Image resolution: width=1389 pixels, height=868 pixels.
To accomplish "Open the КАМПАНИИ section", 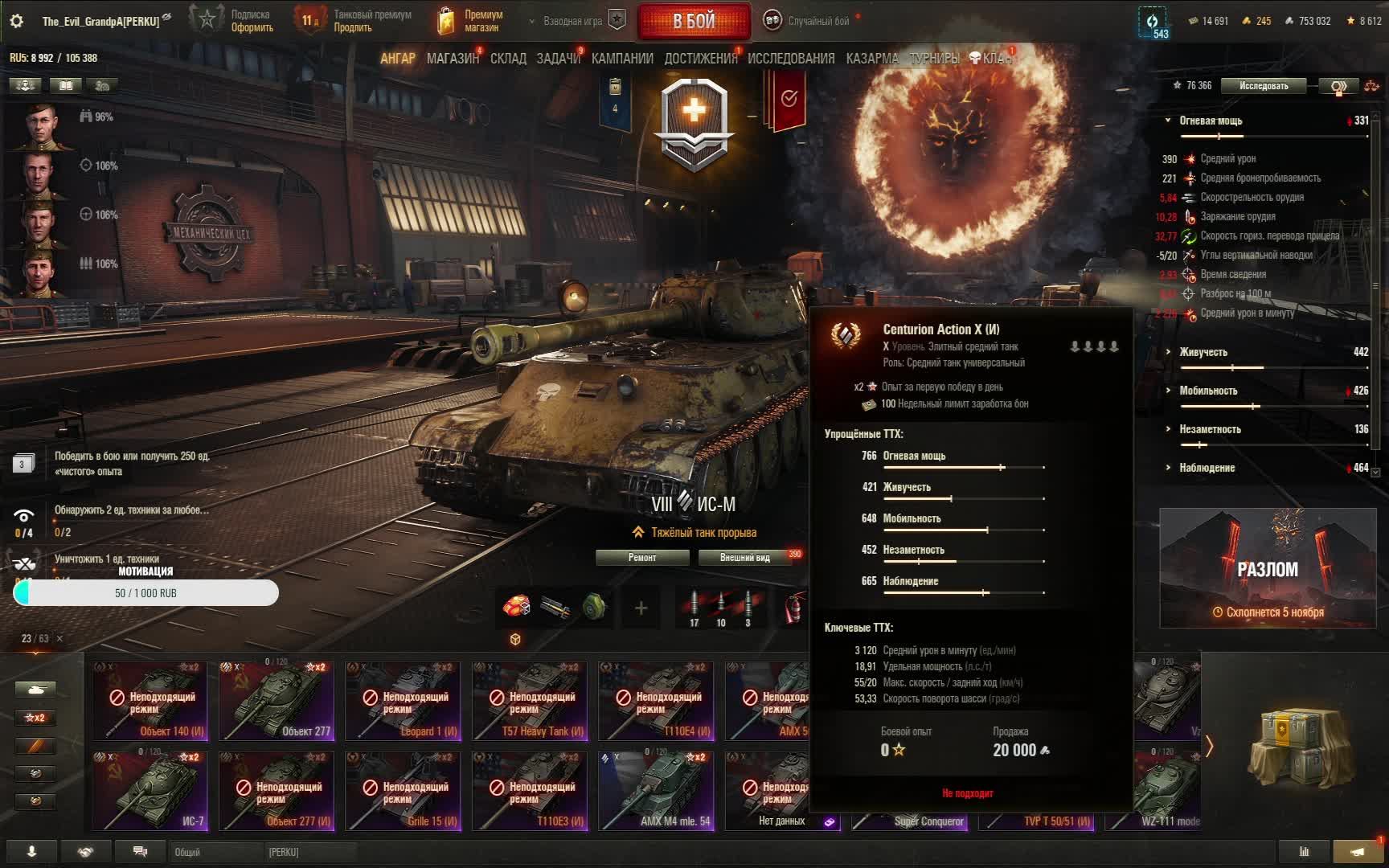I will [622, 59].
